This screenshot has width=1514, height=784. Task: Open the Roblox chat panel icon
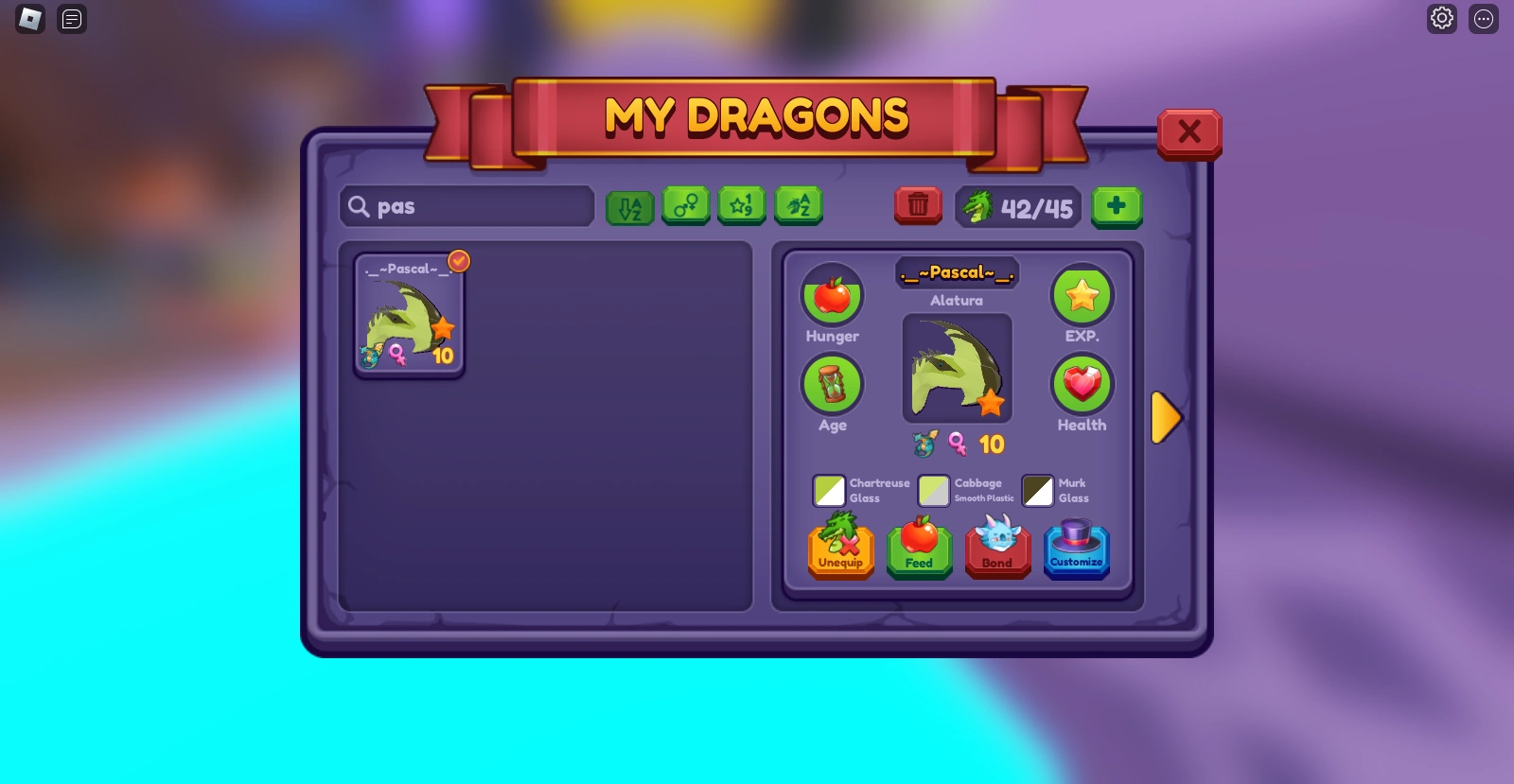(x=71, y=19)
